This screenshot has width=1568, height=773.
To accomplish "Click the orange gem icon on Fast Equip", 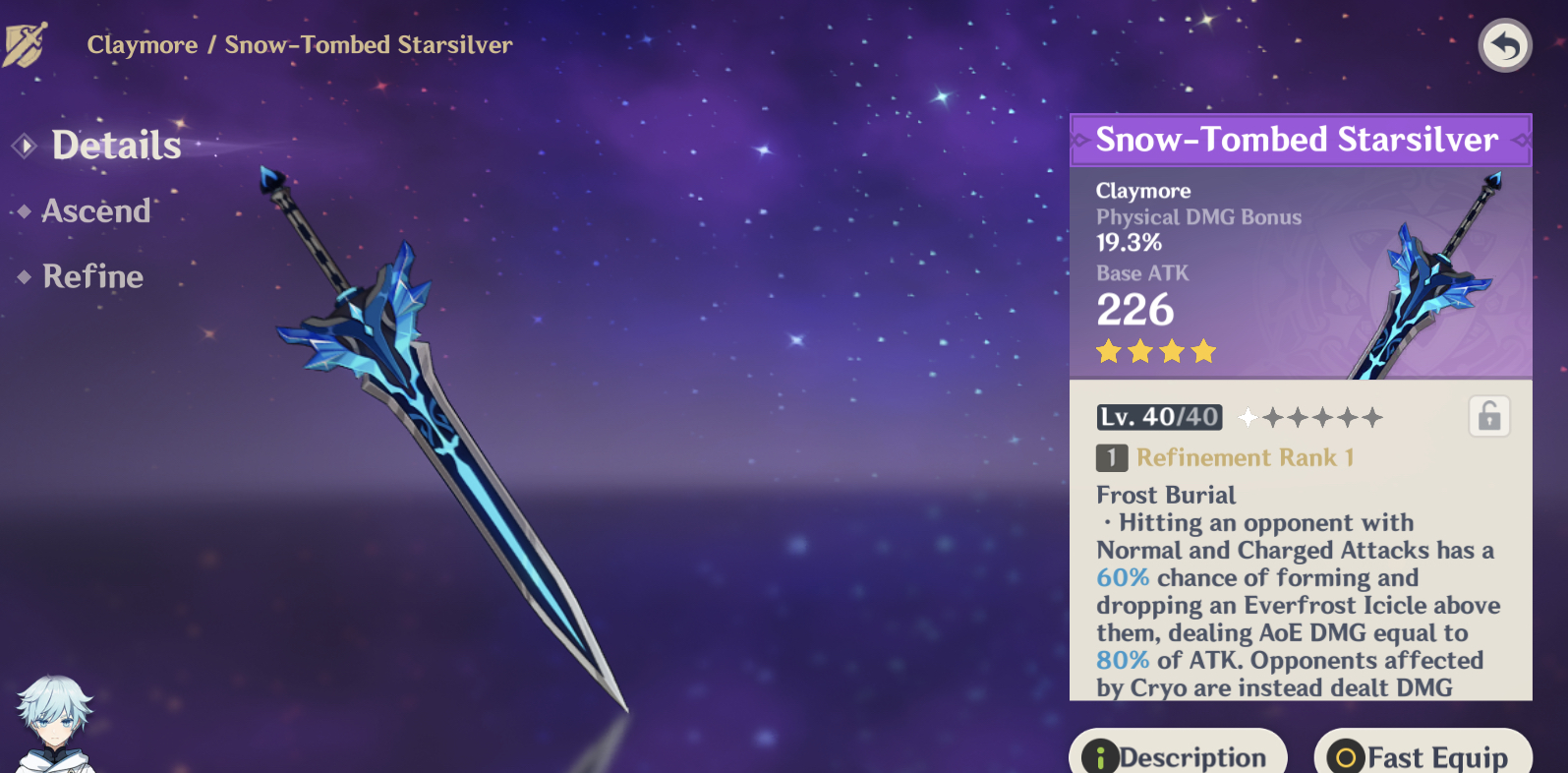I will coord(1344,757).
